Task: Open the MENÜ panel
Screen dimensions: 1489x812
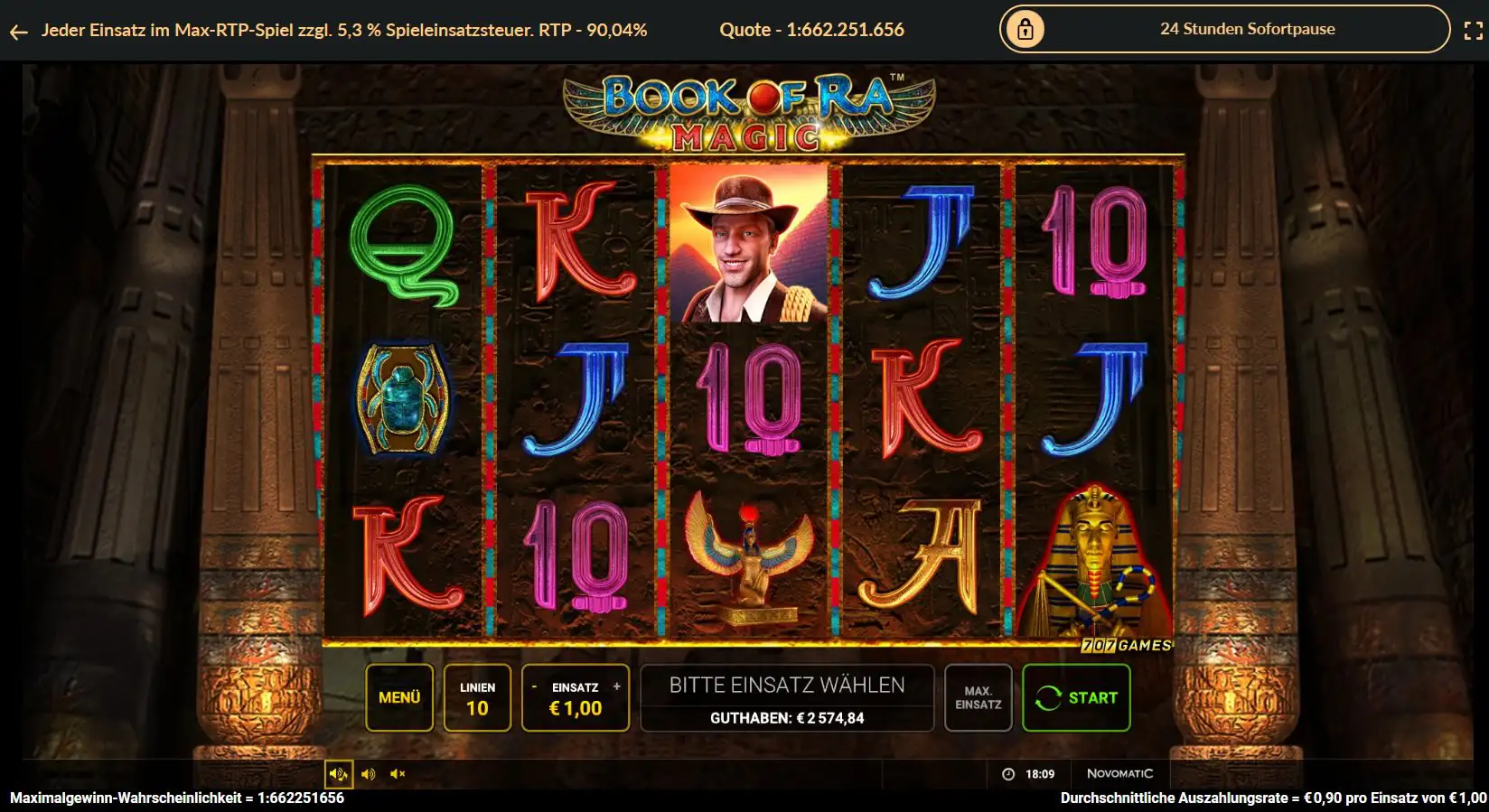Action: coord(398,697)
